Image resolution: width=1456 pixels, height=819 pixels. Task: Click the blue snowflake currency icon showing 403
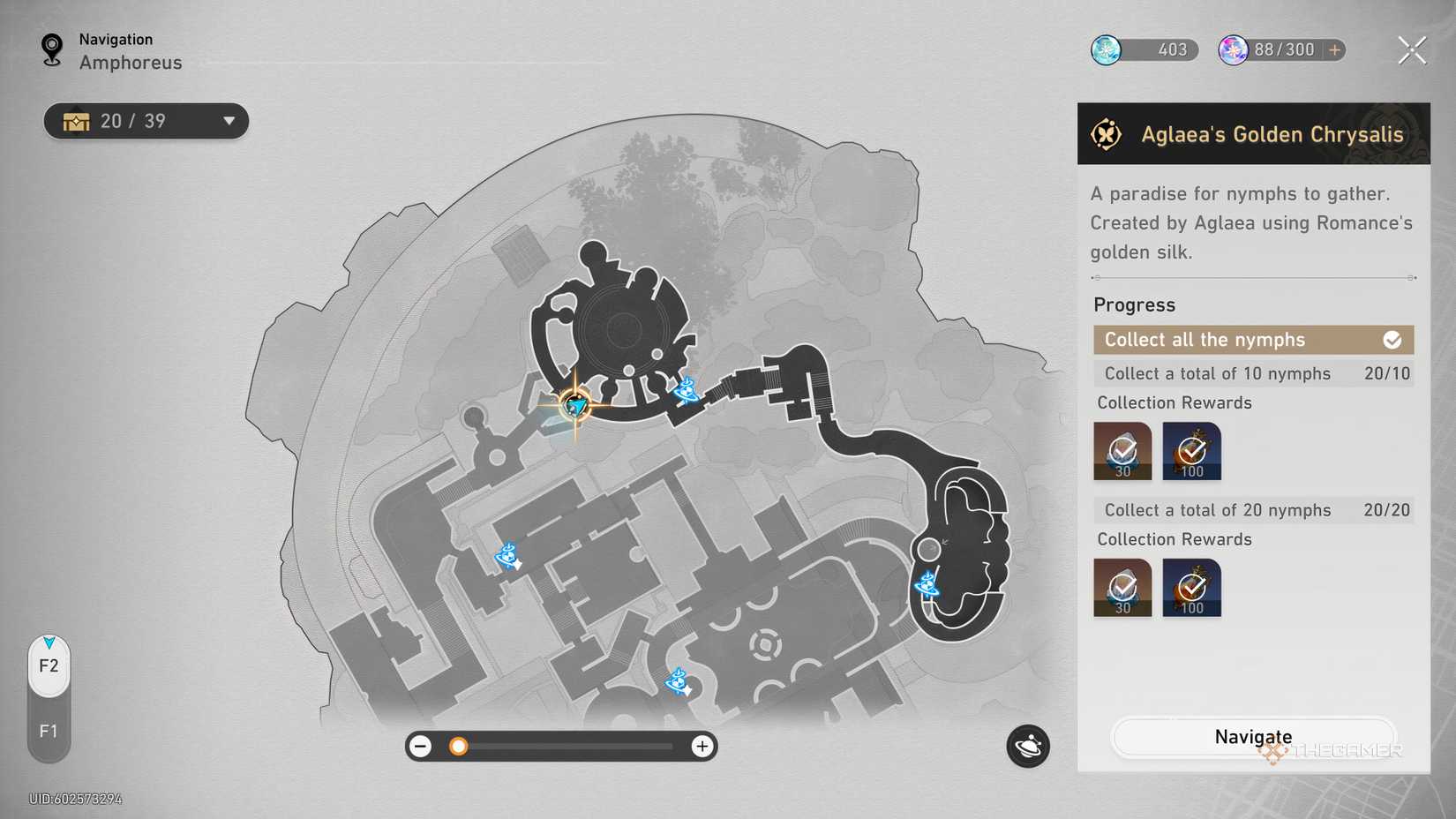(1107, 49)
